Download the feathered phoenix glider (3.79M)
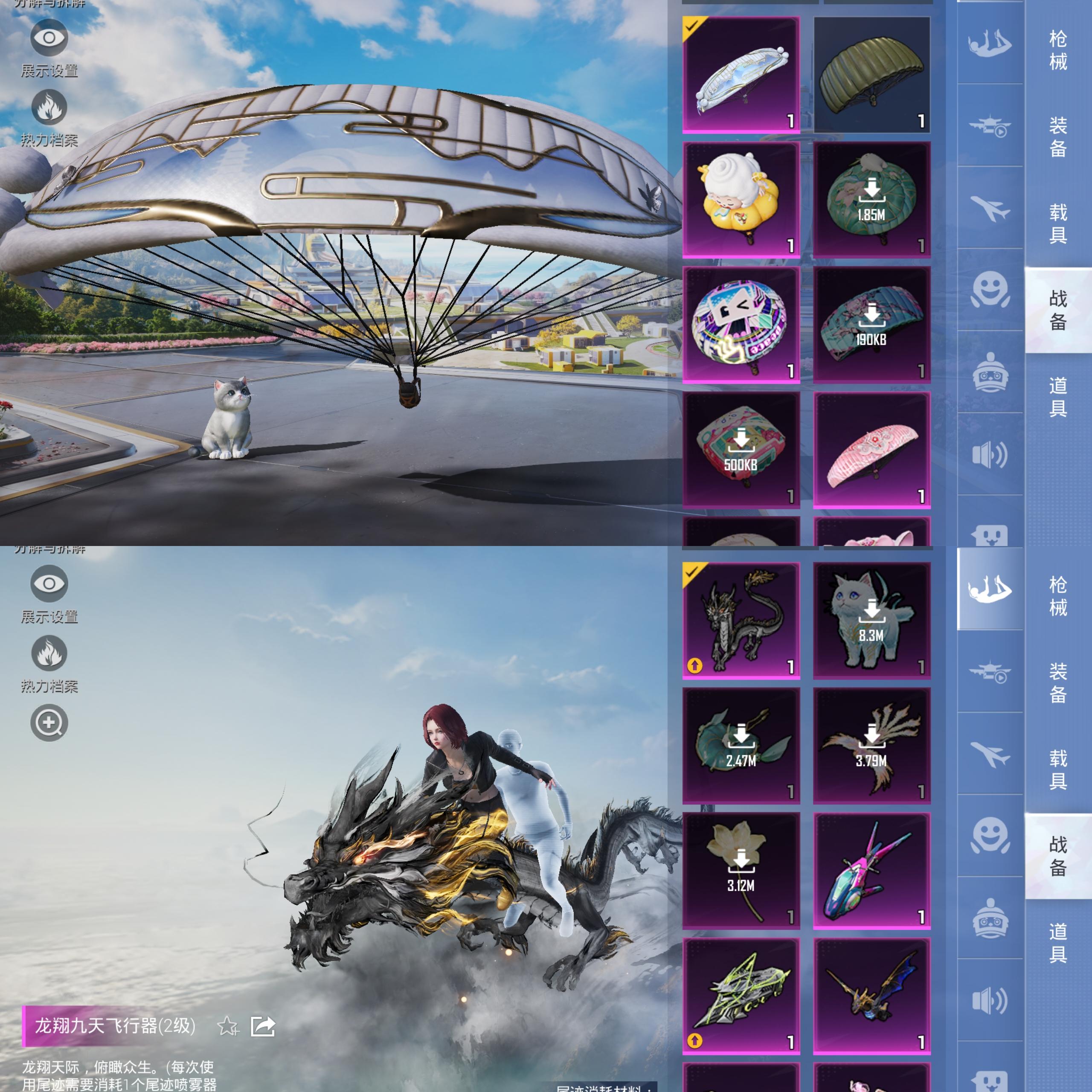 [x=871, y=746]
